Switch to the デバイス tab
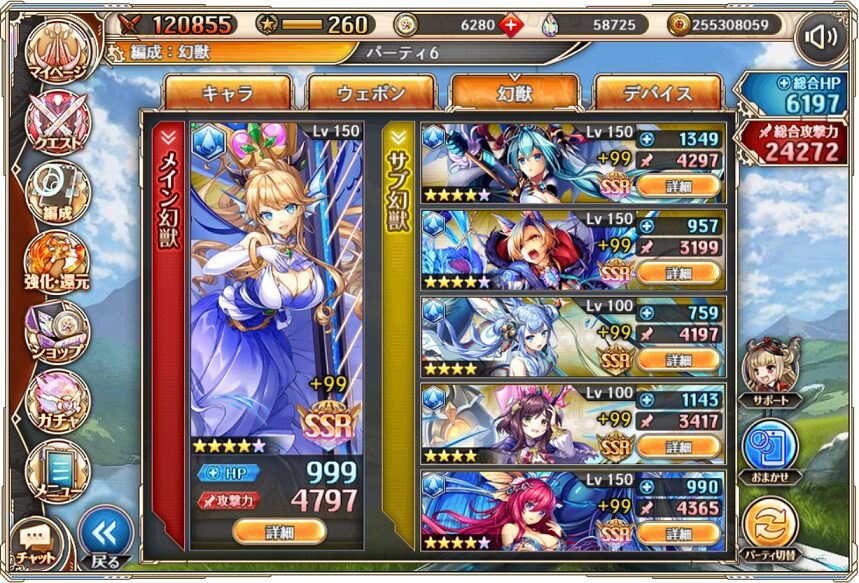Image resolution: width=859 pixels, height=583 pixels. coord(658,94)
